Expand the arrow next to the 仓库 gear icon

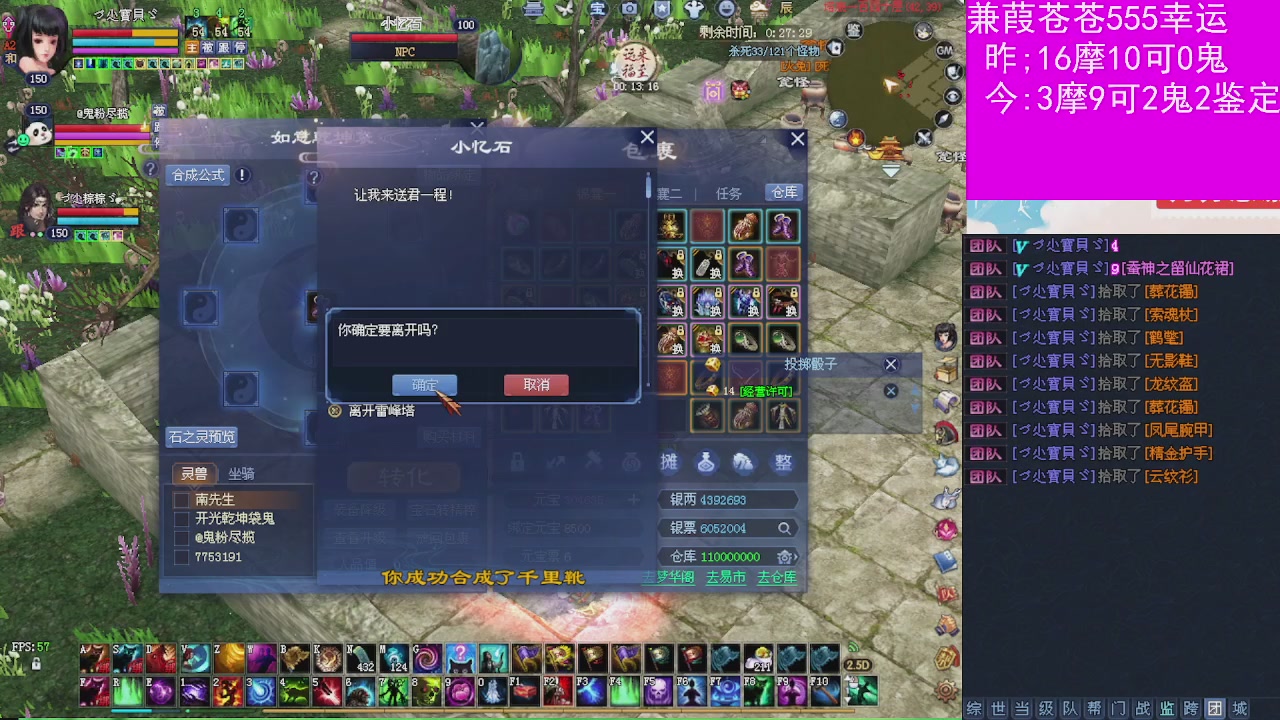click(x=797, y=555)
